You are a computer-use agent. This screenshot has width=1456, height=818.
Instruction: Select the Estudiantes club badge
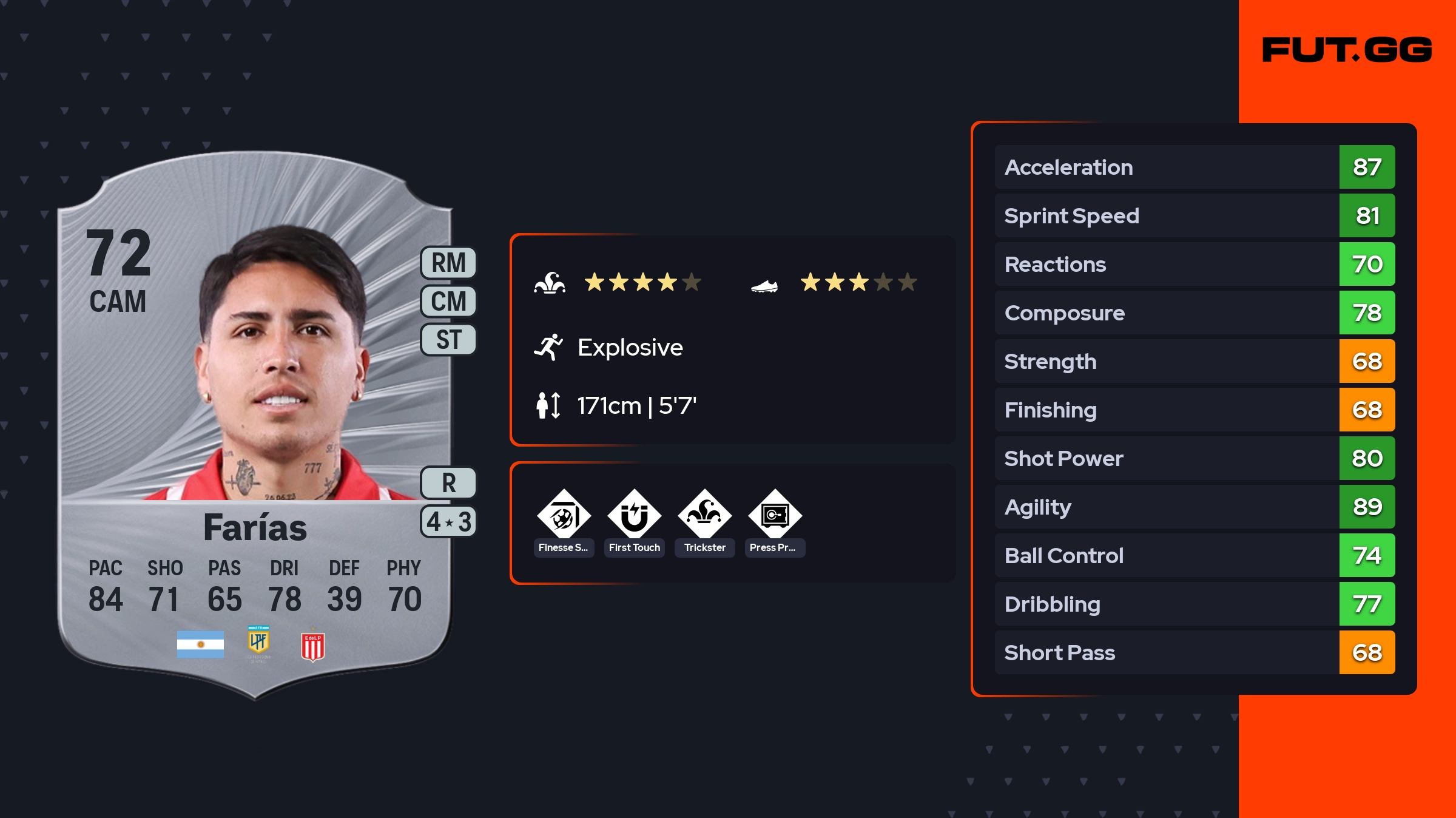click(x=312, y=646)
